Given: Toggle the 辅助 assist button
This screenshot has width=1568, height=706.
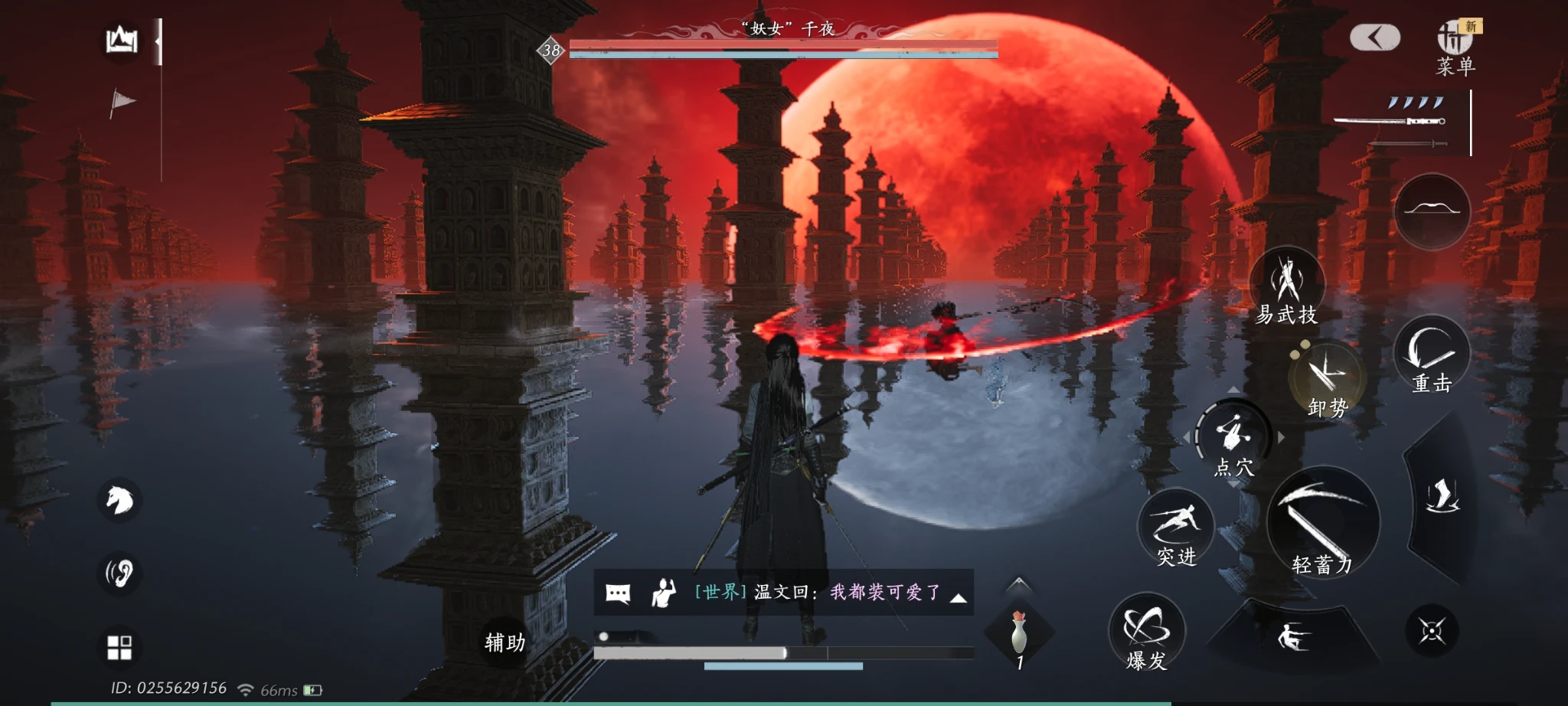Looking at the screenshot, I should (x=505, y=642).
